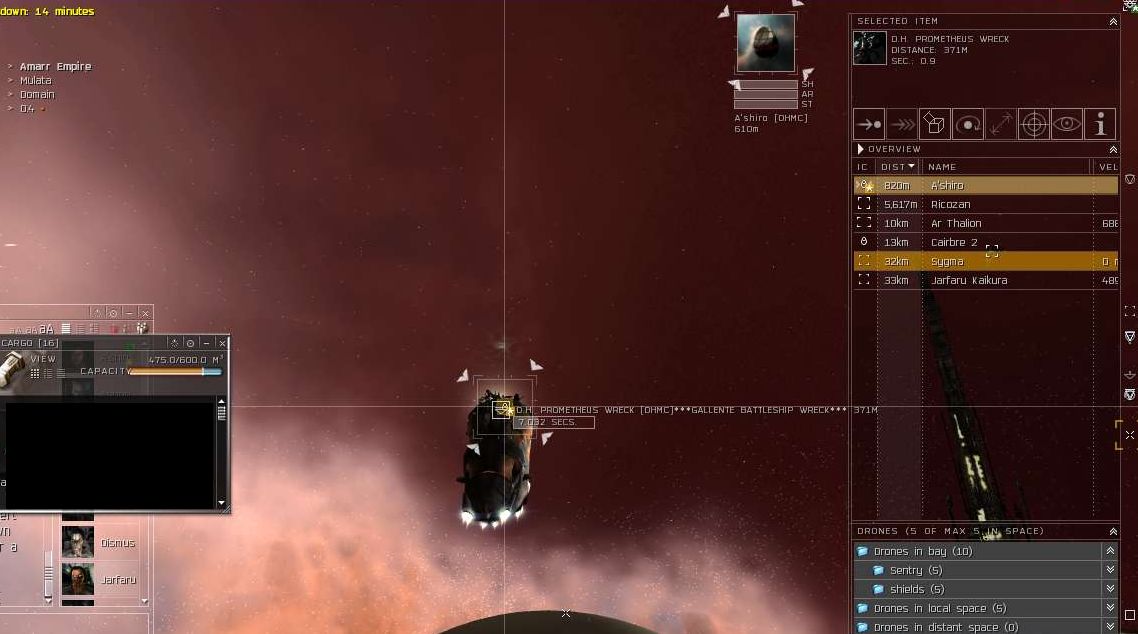
Task: Close the Cargo window
Action: (x=222, y=343)
